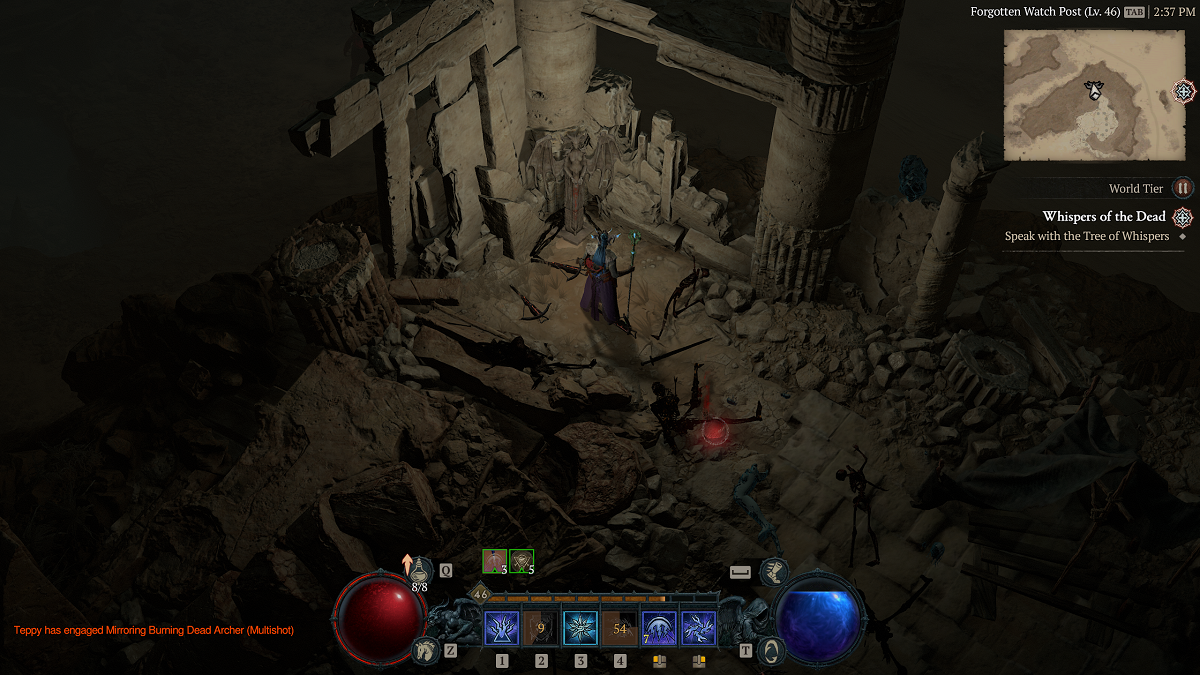Click the horse mount icon

click(x=424, y=651)
